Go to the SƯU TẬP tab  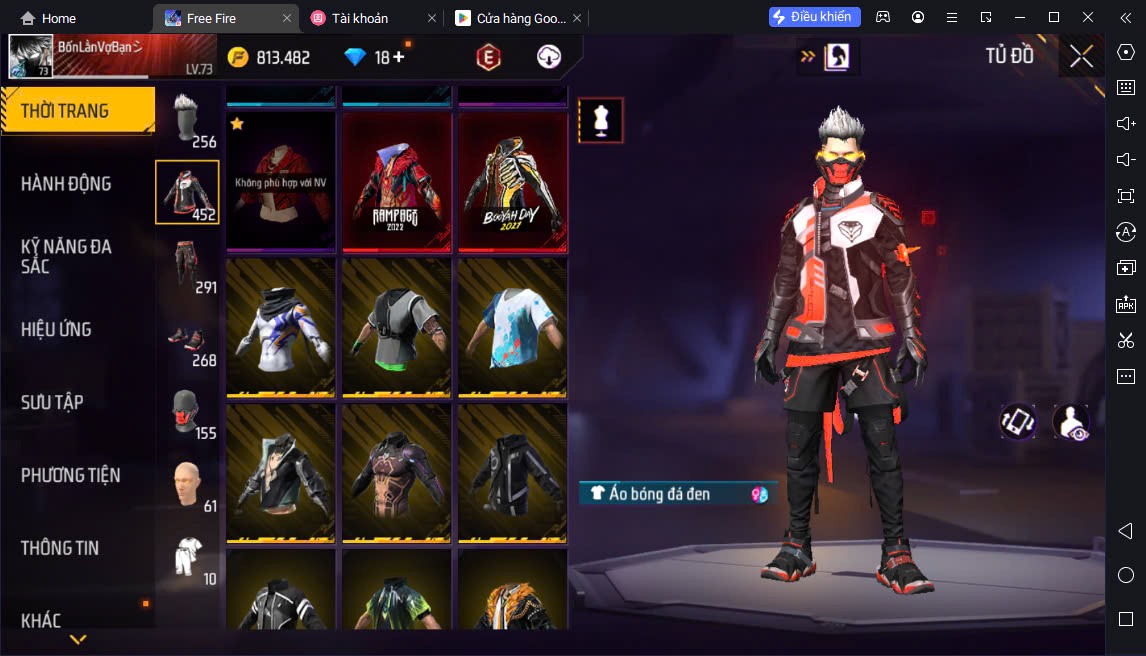tap(52, 402)
